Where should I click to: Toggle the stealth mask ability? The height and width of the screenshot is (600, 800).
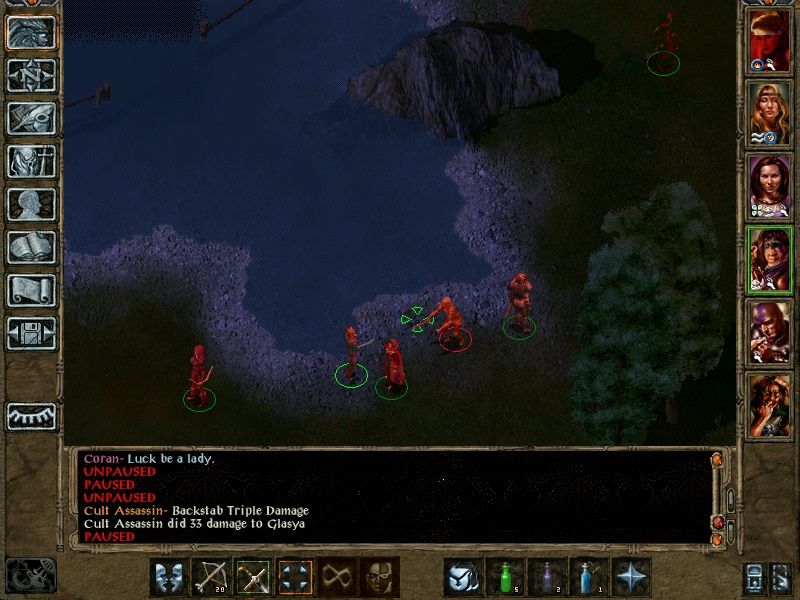tap(379, 577)
